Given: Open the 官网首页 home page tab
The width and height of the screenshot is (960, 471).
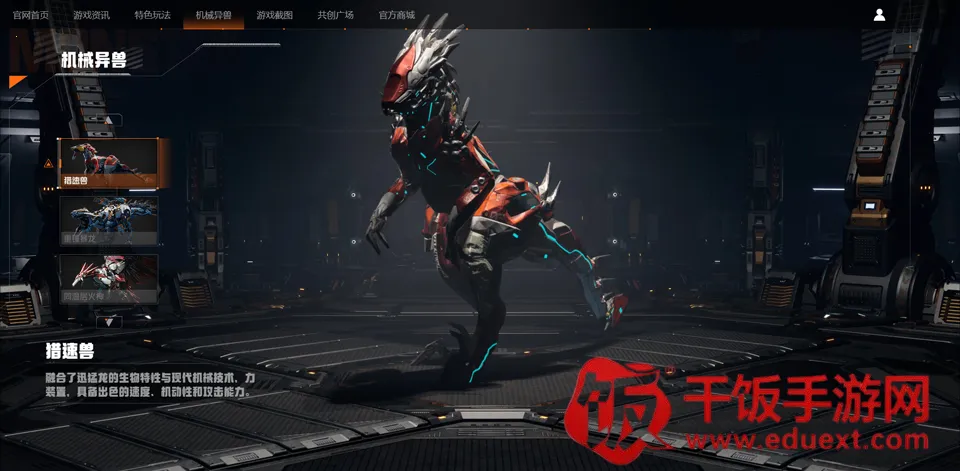Looking at the screenshot, I should (x=31, y=15).
